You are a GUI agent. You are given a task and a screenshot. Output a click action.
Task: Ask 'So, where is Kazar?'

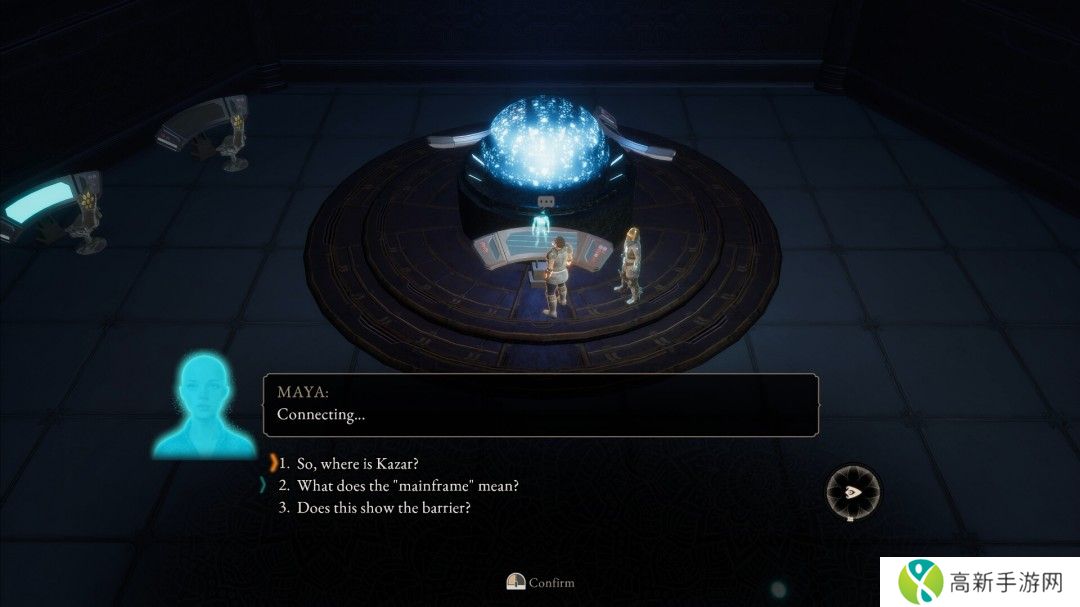click(357, 464)
